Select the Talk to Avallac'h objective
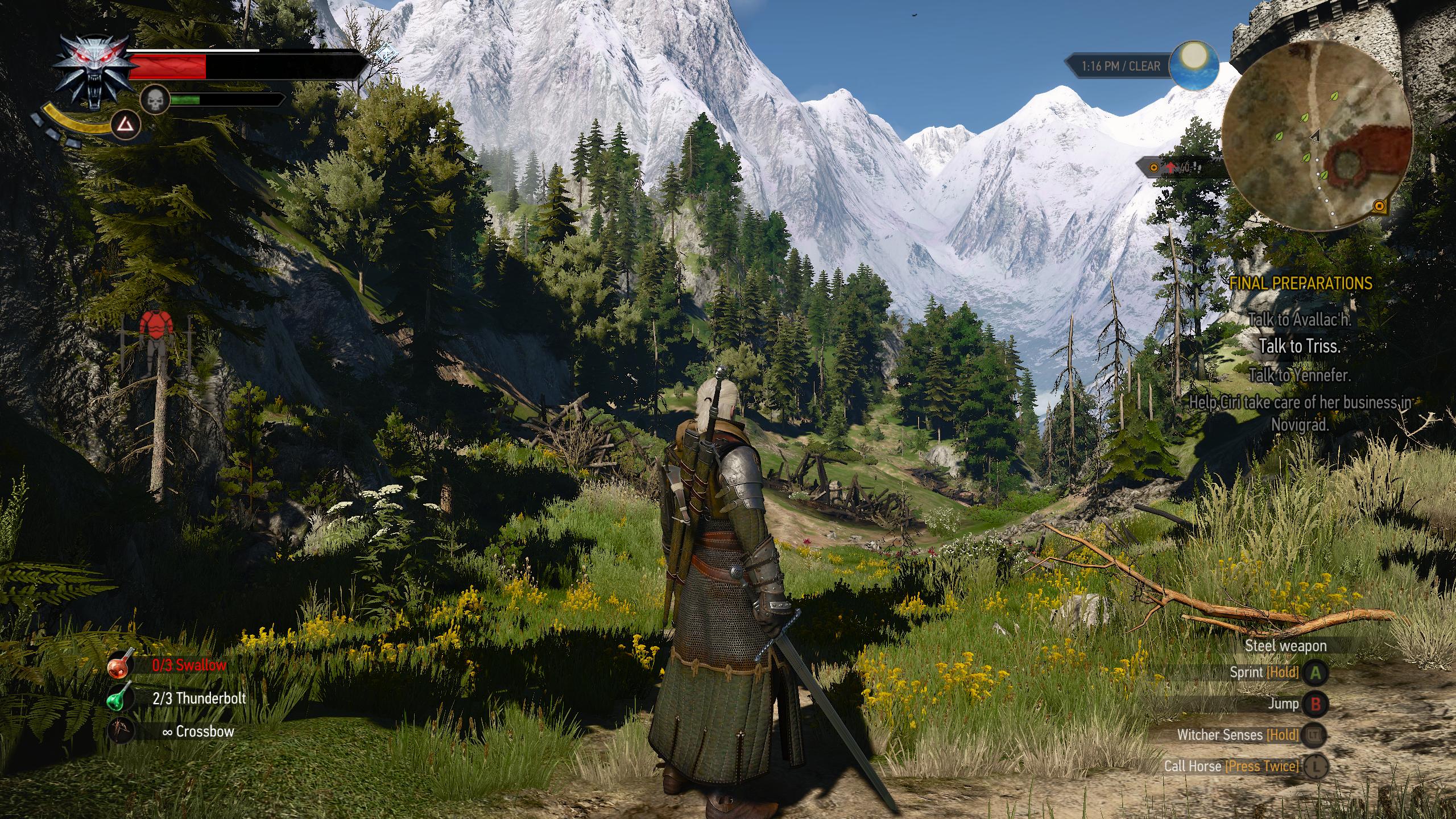The height and width of the screenshot is (819, 1456). [x=1300, y=320]
